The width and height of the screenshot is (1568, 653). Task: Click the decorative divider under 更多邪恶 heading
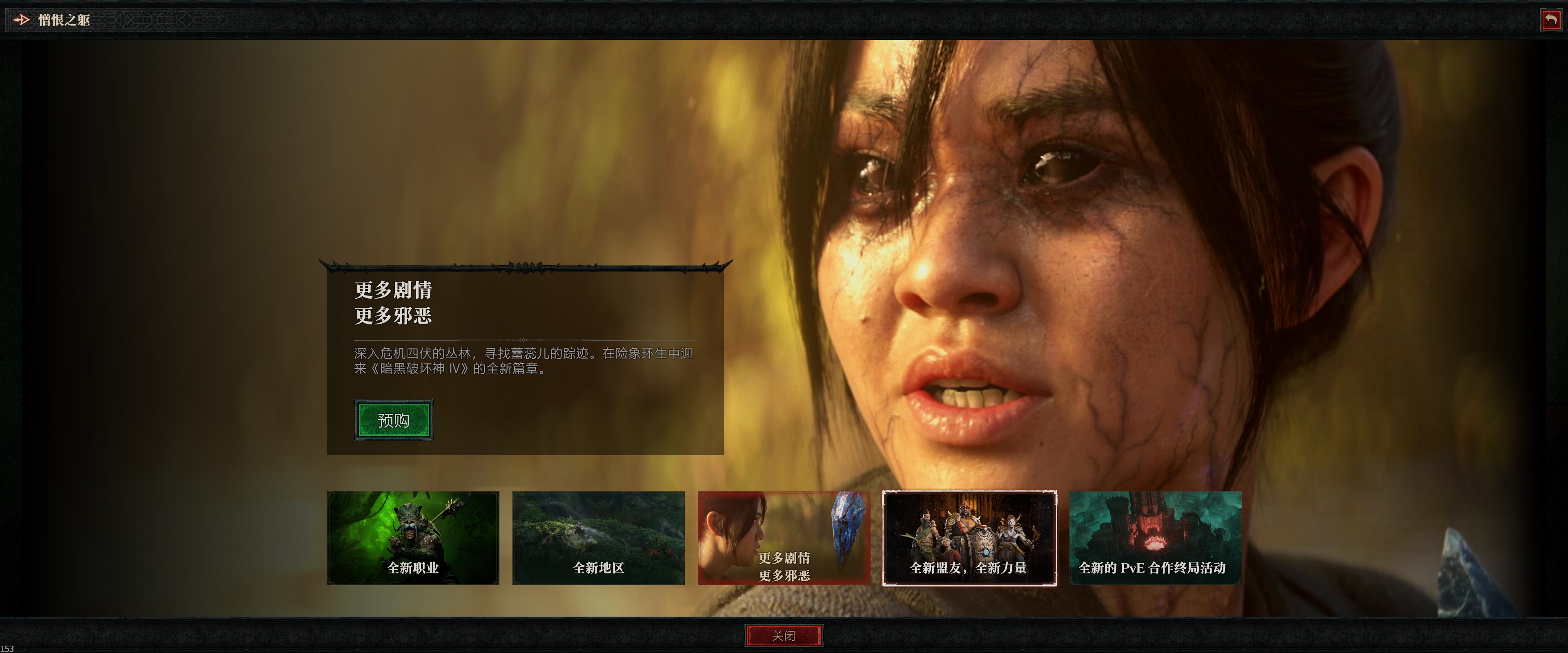coord(523,340)
